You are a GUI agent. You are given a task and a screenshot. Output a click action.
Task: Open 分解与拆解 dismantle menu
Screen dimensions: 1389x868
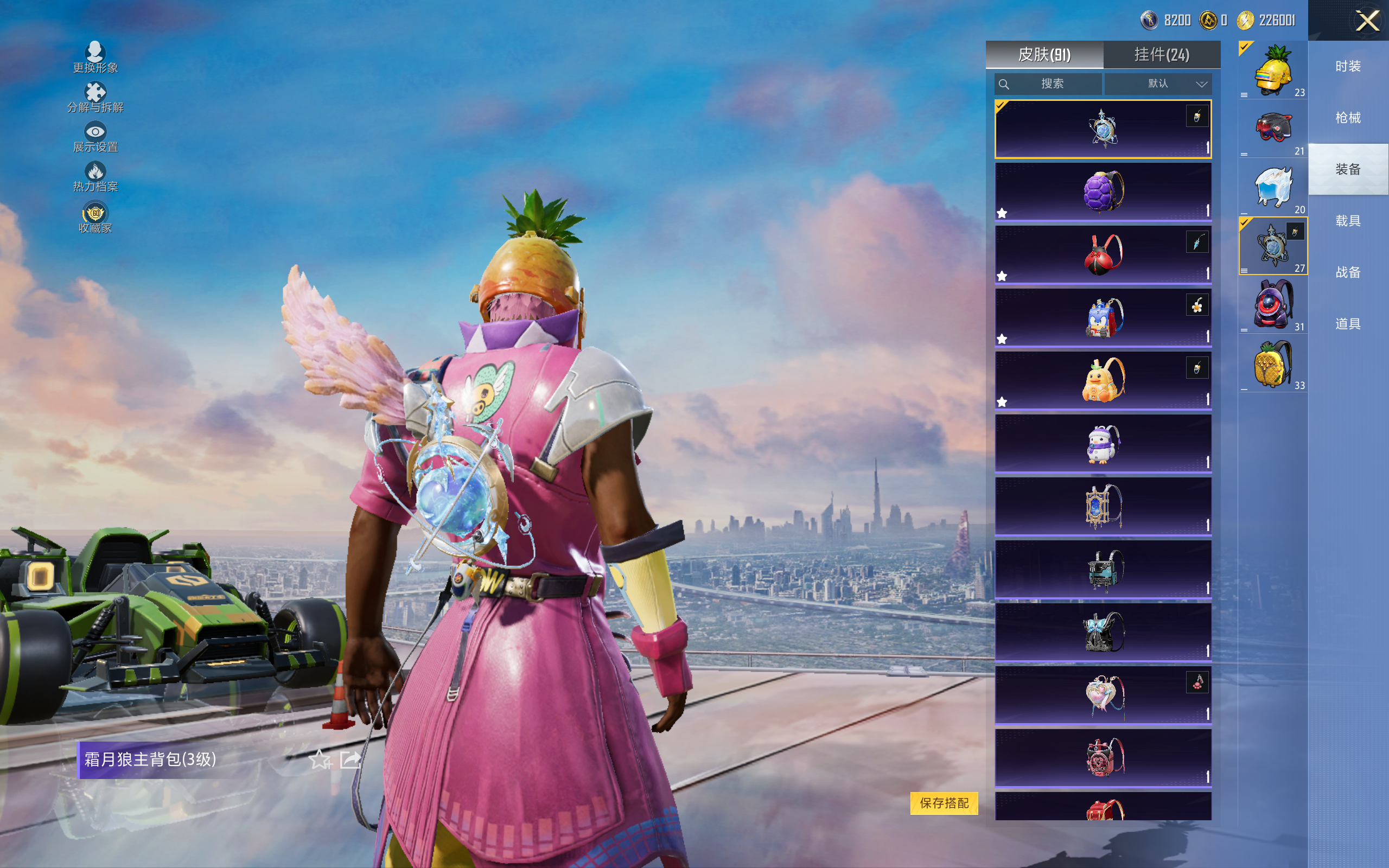(95, 98)
